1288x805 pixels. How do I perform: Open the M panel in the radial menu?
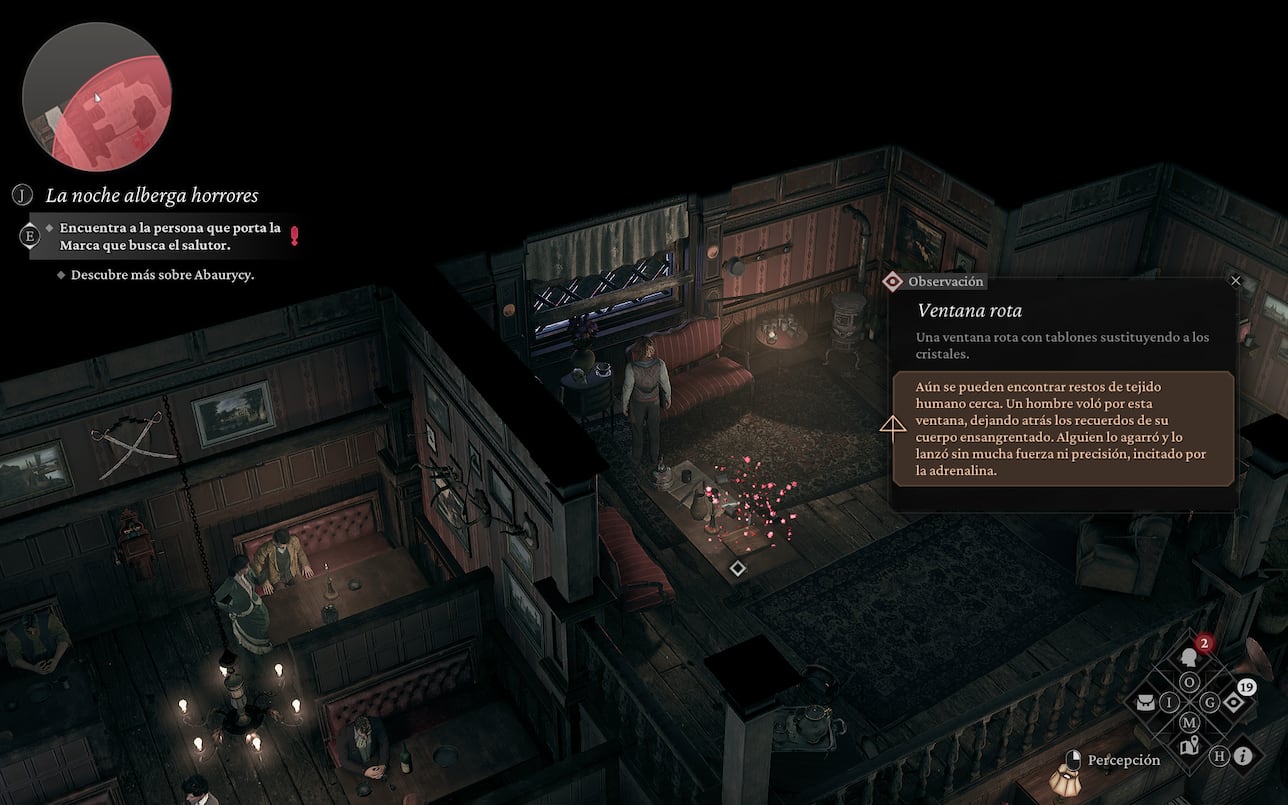(1190, 721)
